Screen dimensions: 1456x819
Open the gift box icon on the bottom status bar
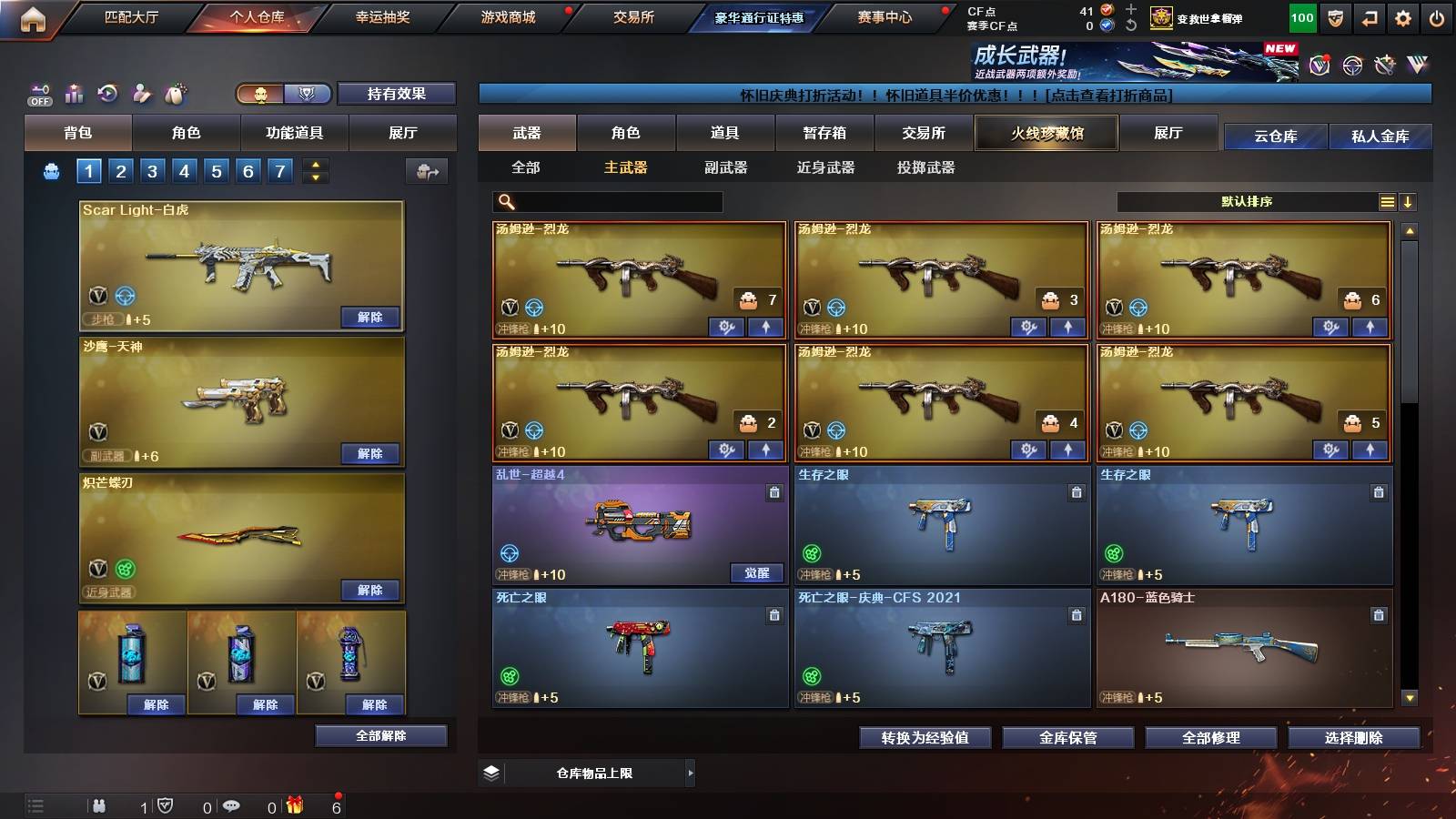[x=293, y=805]
